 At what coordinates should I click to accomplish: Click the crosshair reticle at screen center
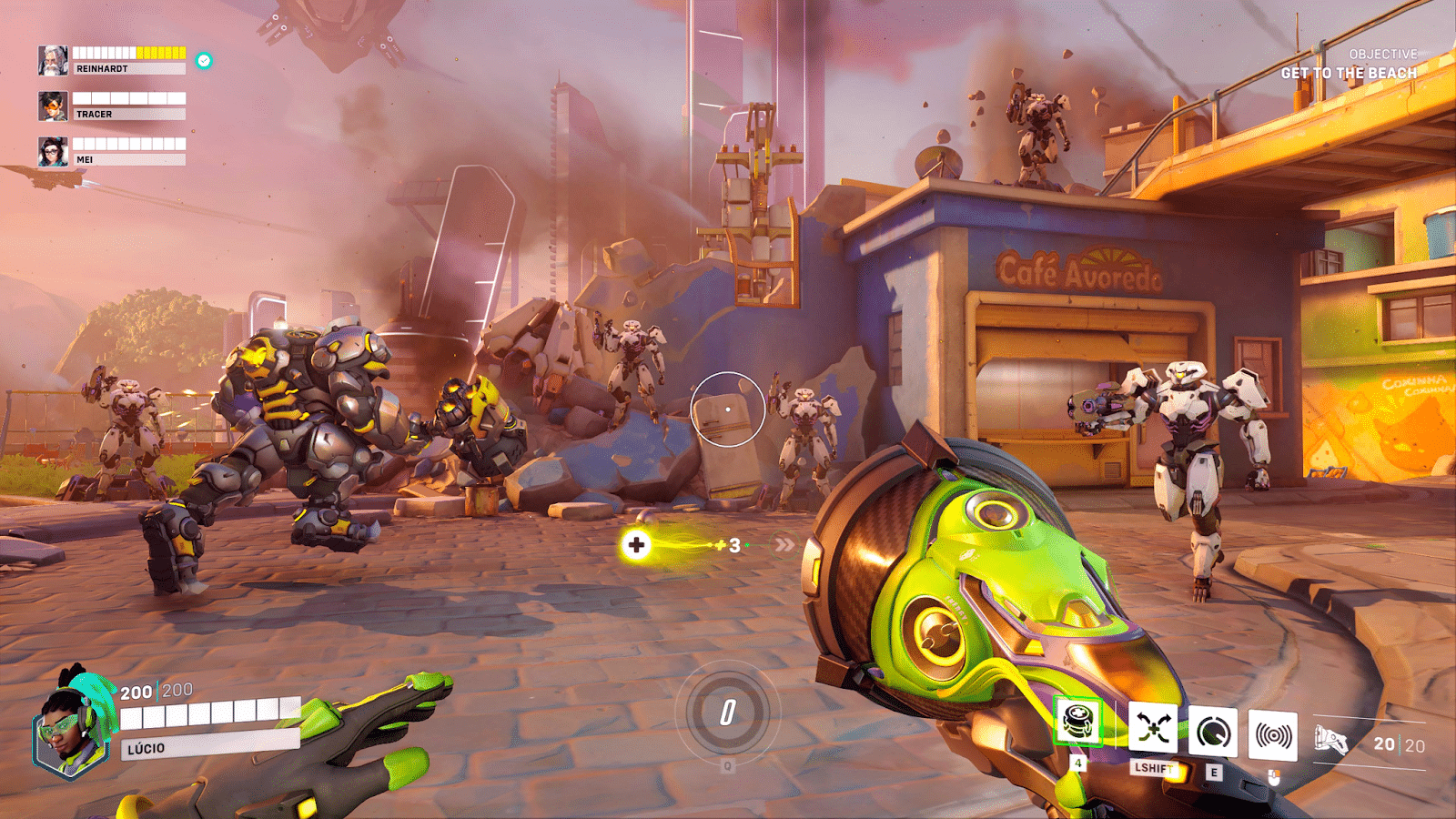[728, 409]
